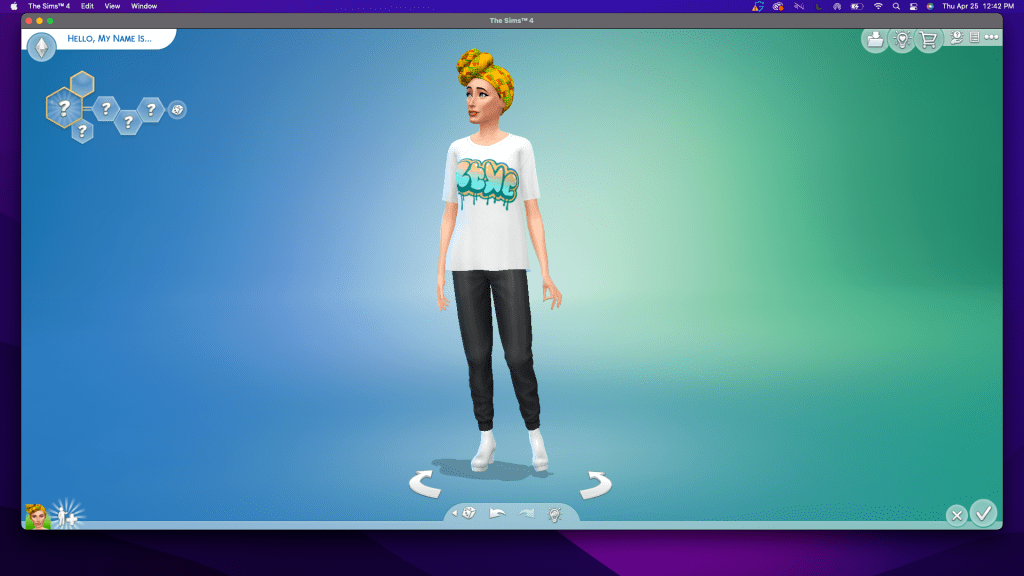Select the Sim portrait in the household bar
The image size is (1024, 576).
tap(37, 515)
